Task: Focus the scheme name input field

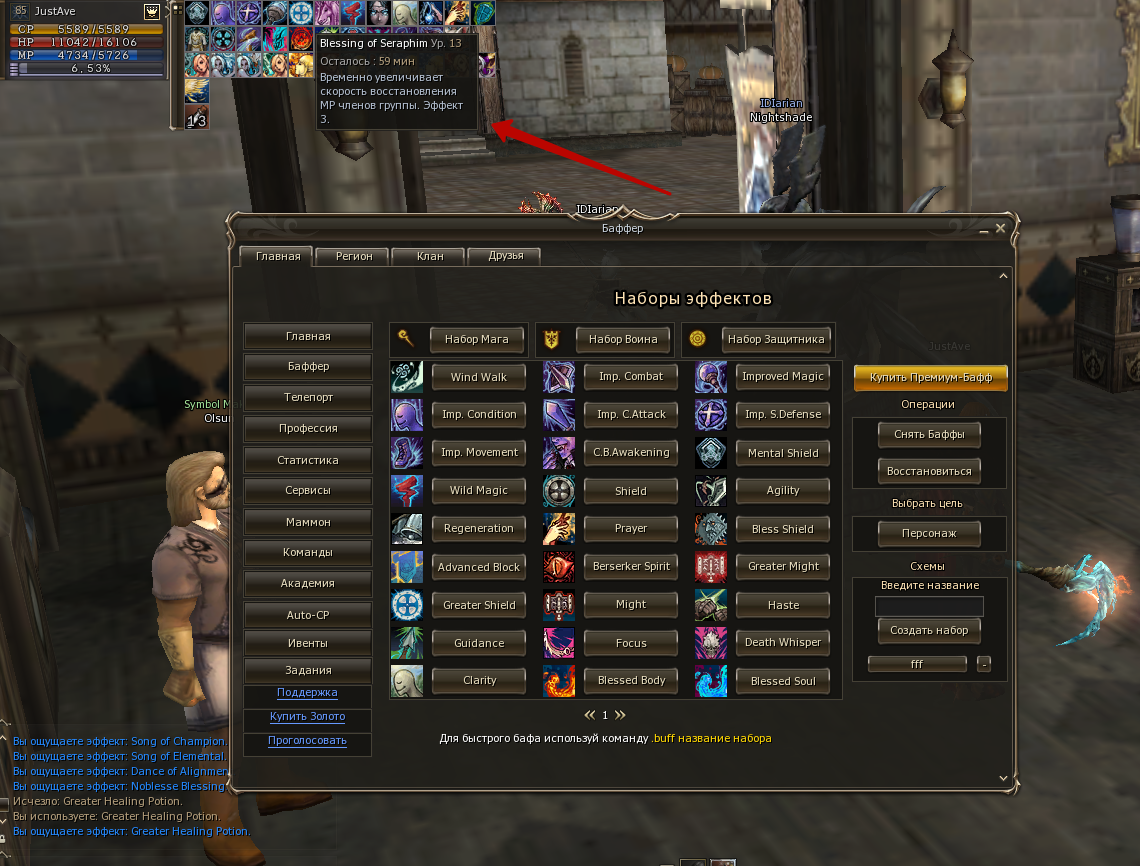Action: pos(929,607)
